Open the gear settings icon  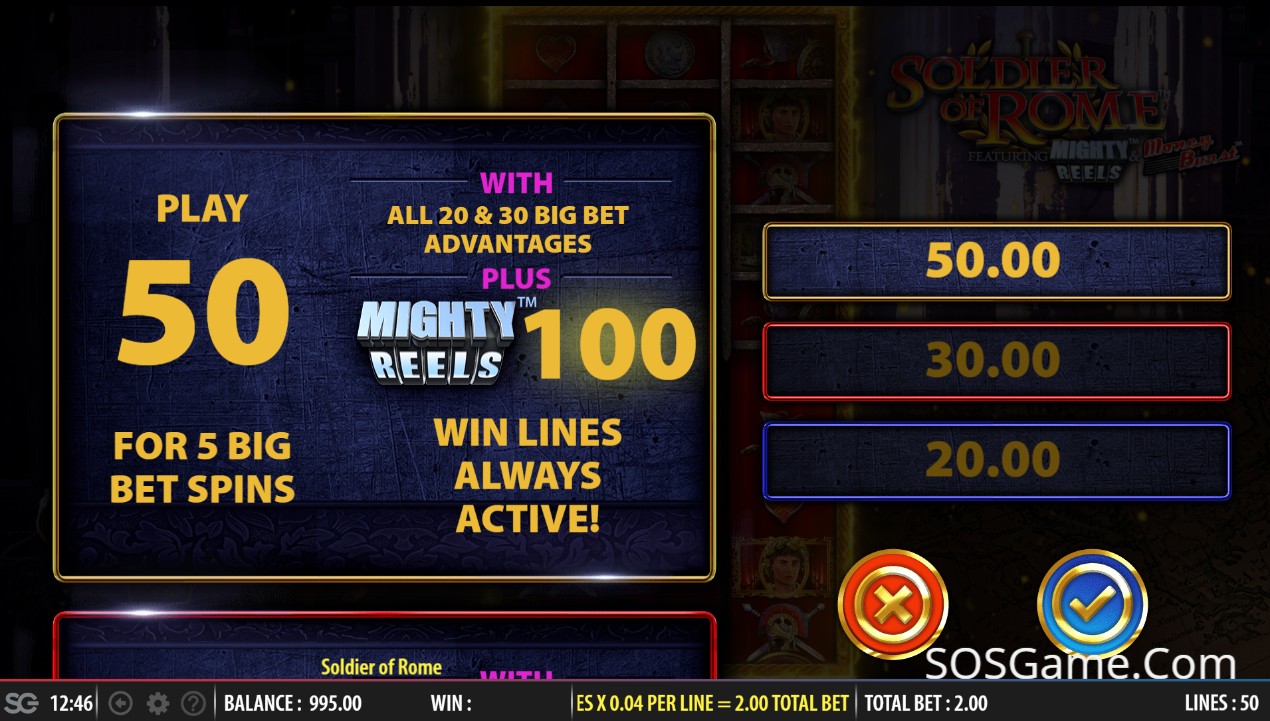tap(157, 703)
